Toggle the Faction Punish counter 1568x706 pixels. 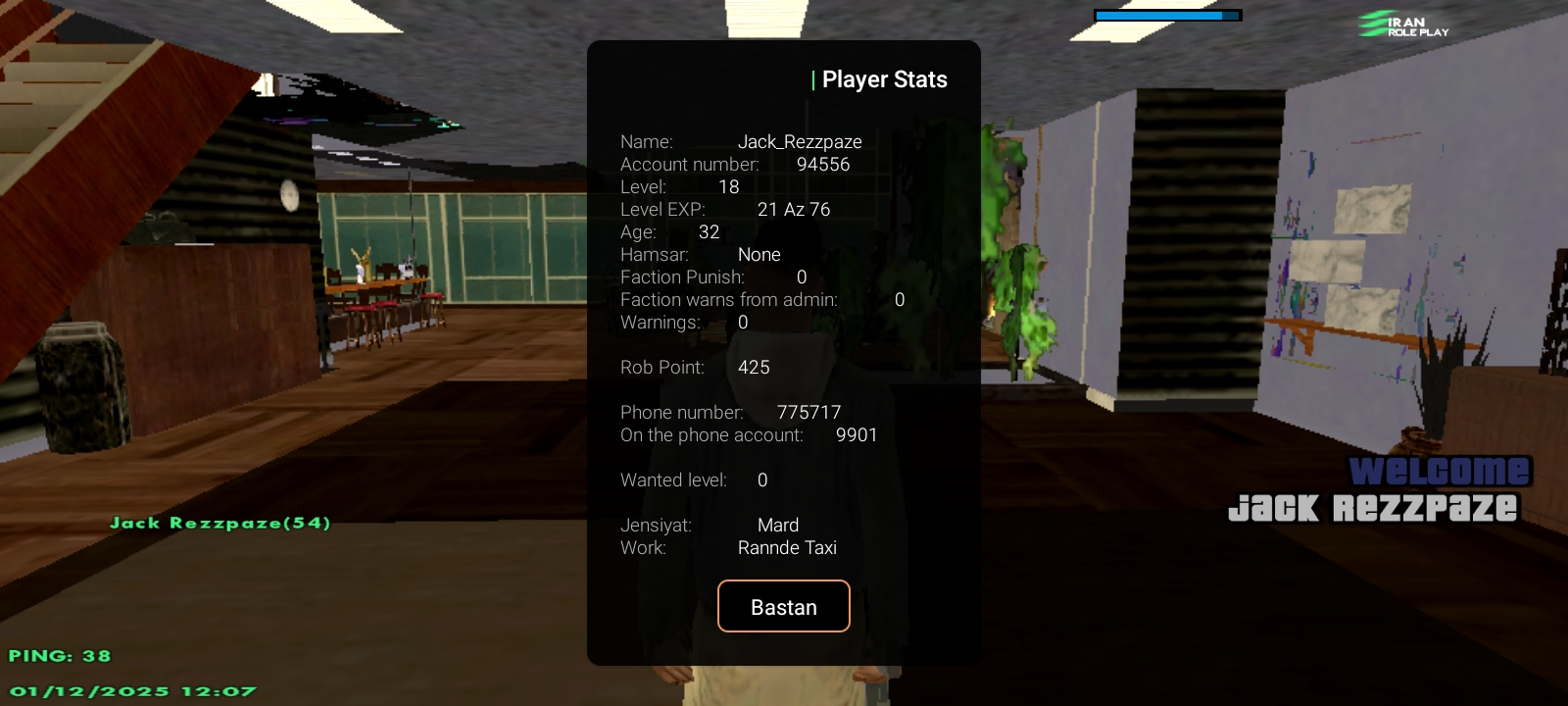click(712, 277)
